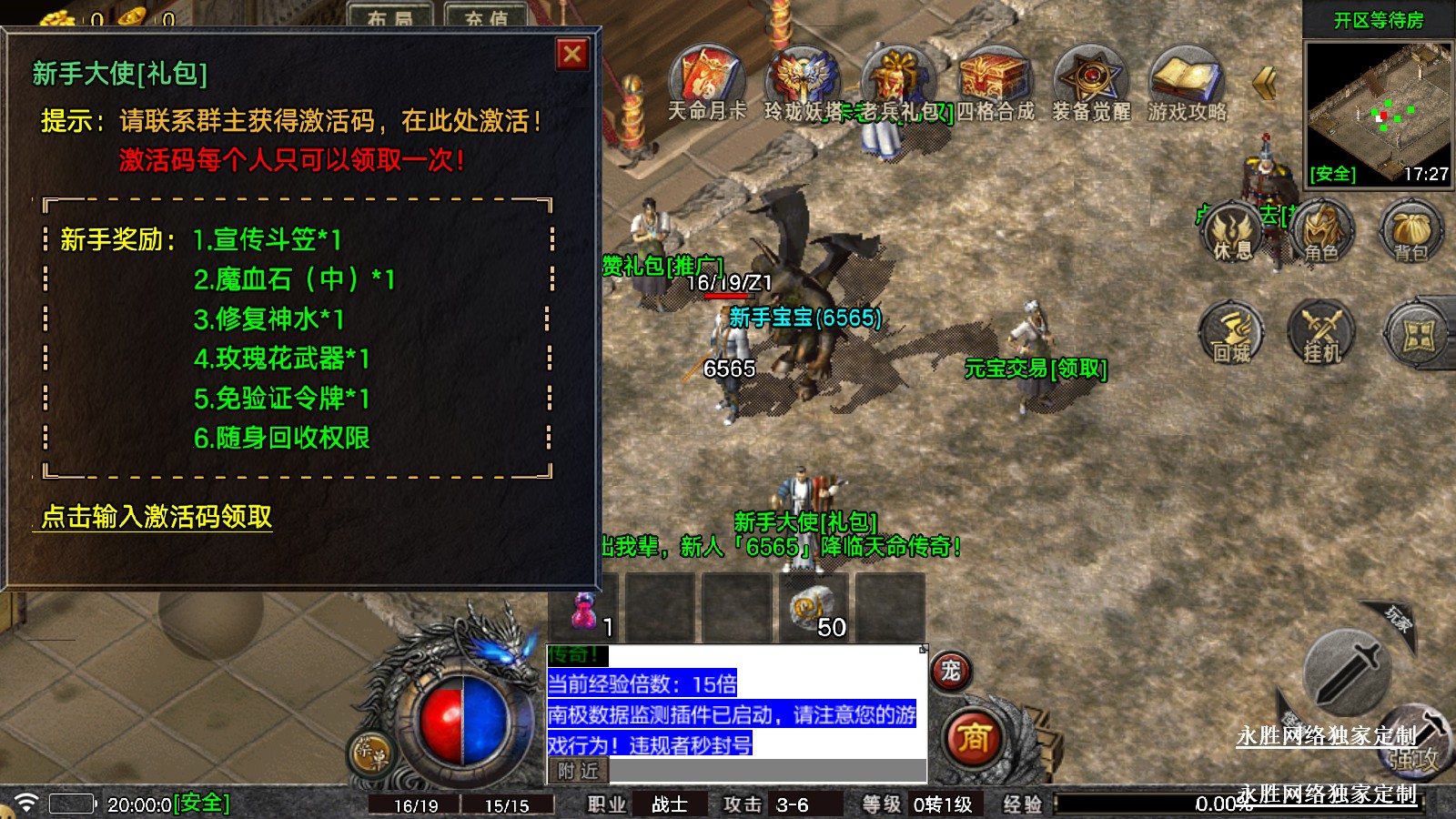The image size is (1456, 819).
Task: Open the 角色 character sheet
Action: pos(1321,233)
